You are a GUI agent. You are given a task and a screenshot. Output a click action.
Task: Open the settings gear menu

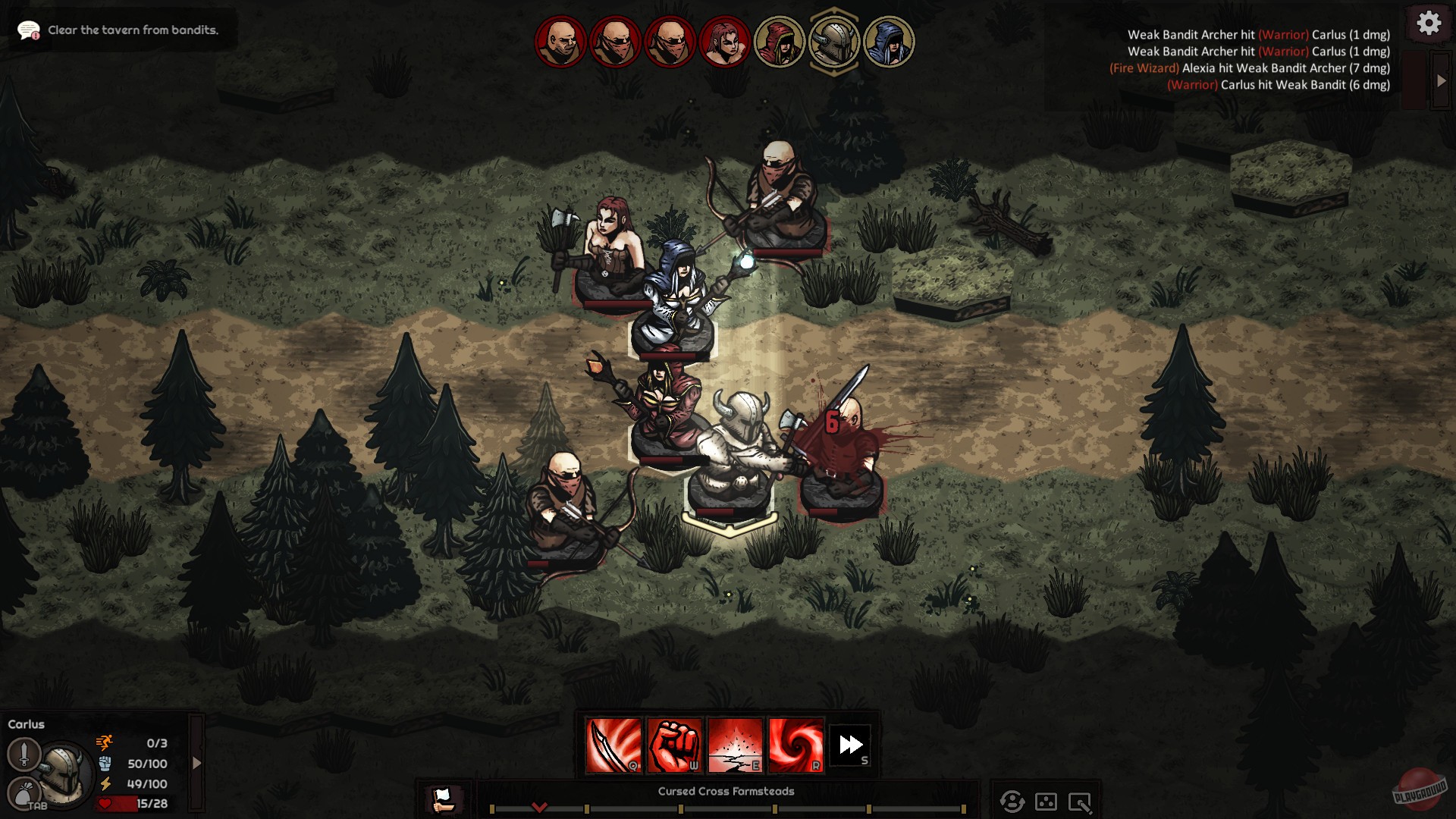coord(1429,24)
